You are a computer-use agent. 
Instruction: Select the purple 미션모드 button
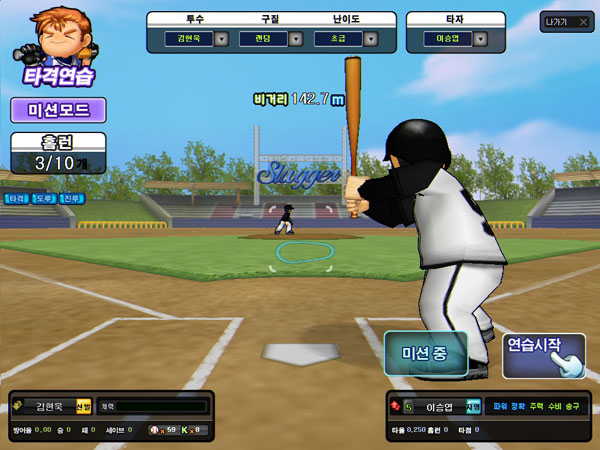57,110
